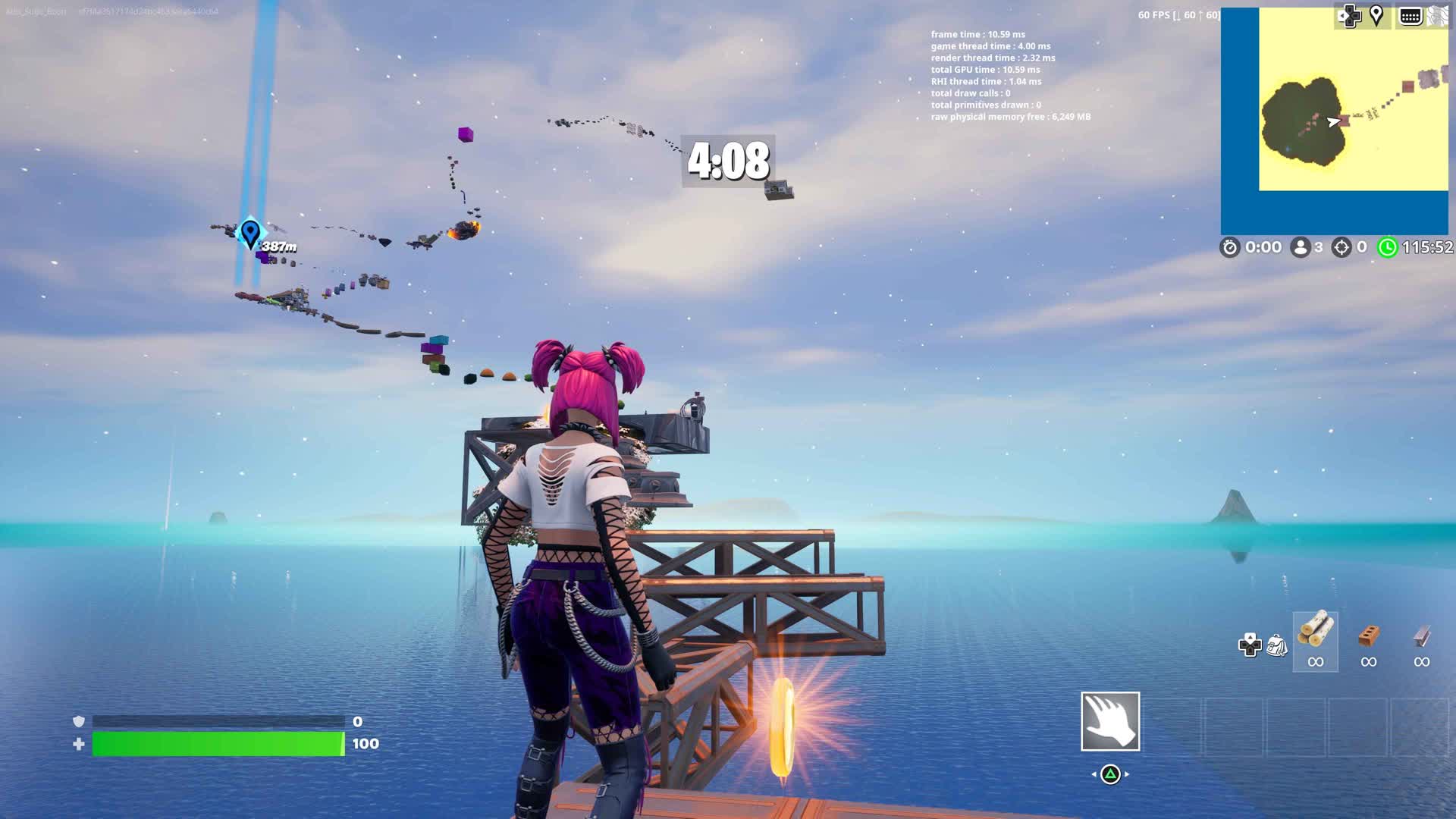Click the d-pad controller icon above the minimap
Screen dimensions: 1456x819
1348,15
